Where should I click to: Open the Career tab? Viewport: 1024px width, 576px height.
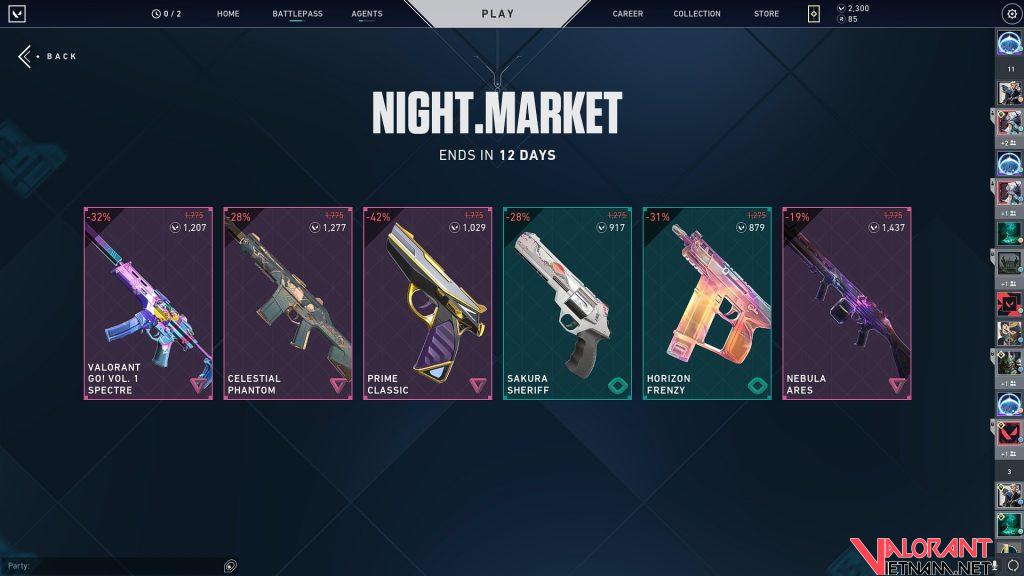coord(628,14)
